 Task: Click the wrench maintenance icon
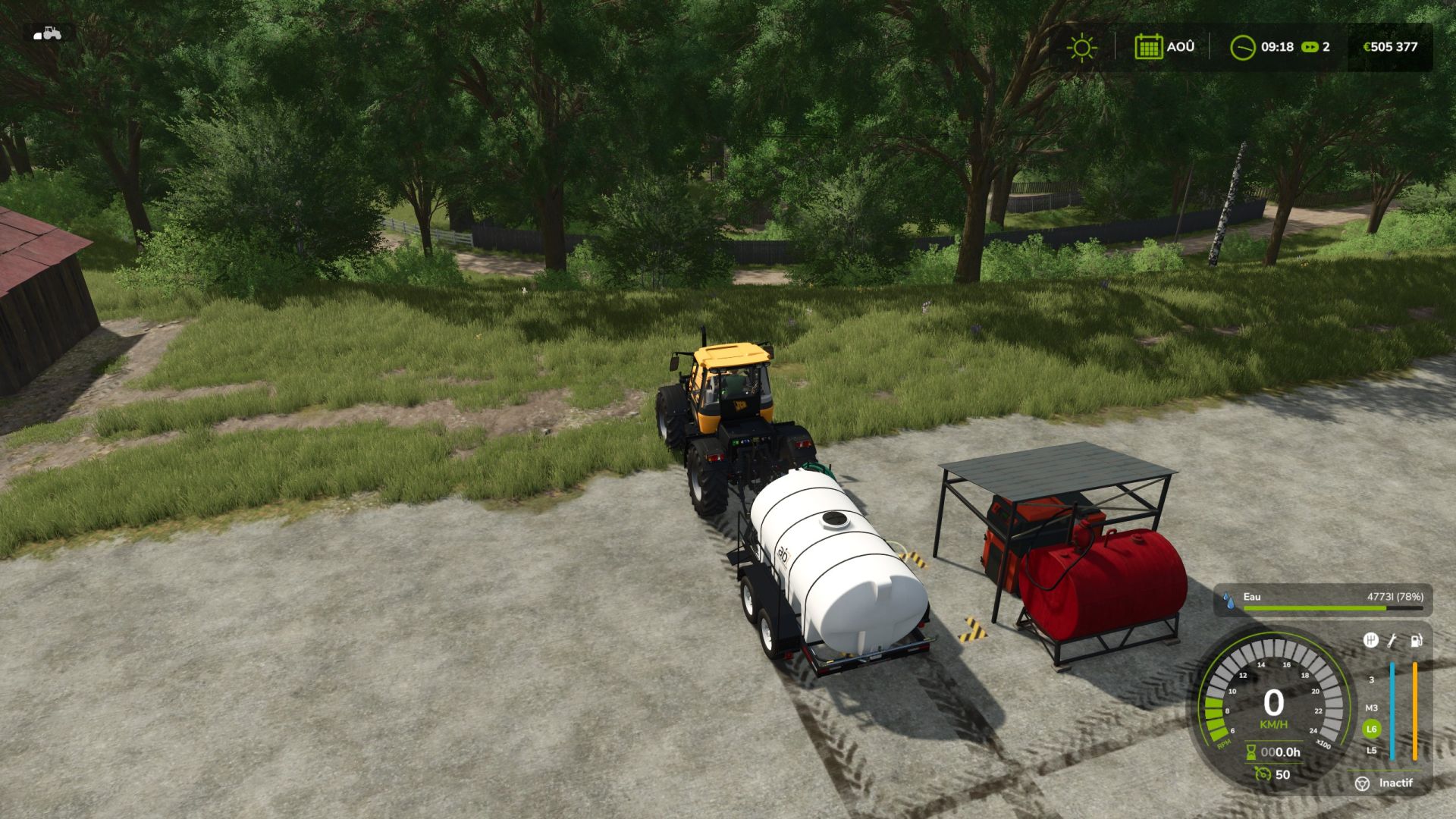tap(1392, 641)
